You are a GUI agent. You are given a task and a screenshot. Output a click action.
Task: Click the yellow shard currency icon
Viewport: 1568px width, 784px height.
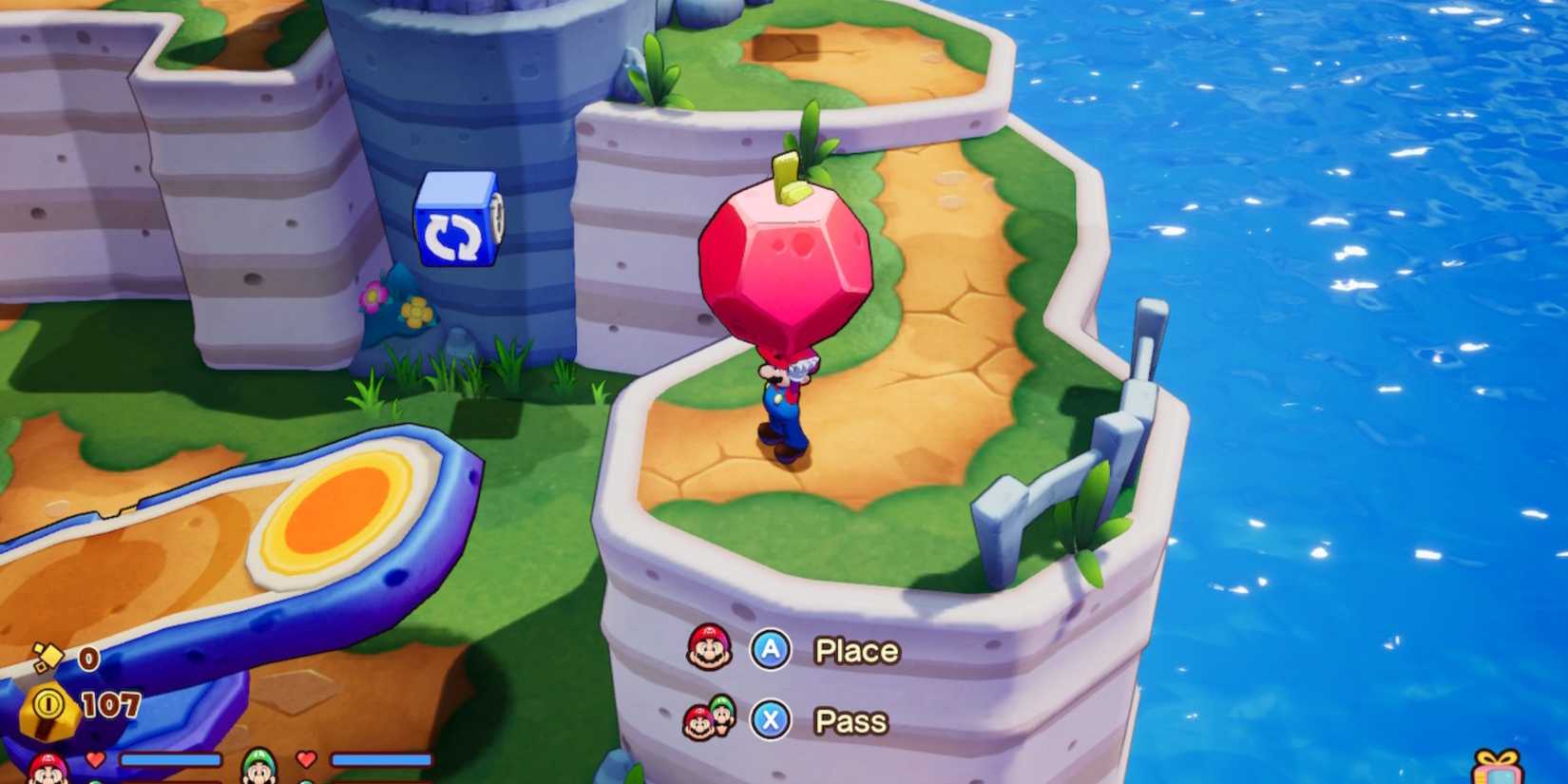click(x=52, y=657)
